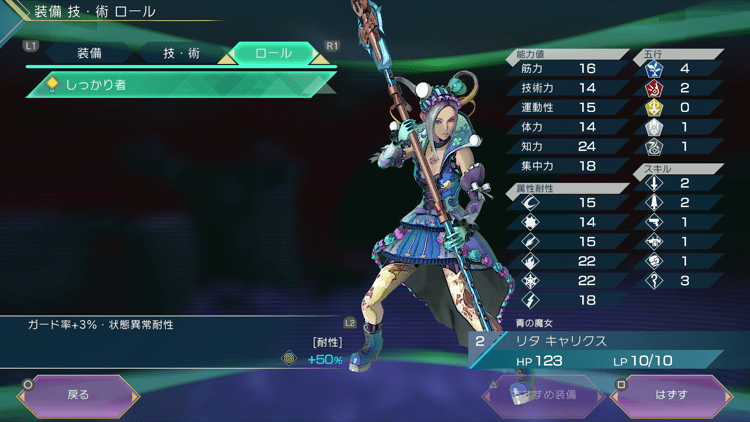The image size is (750, 422).
Task: Click the おすすめ装備 button
Action: click(544, 395)
